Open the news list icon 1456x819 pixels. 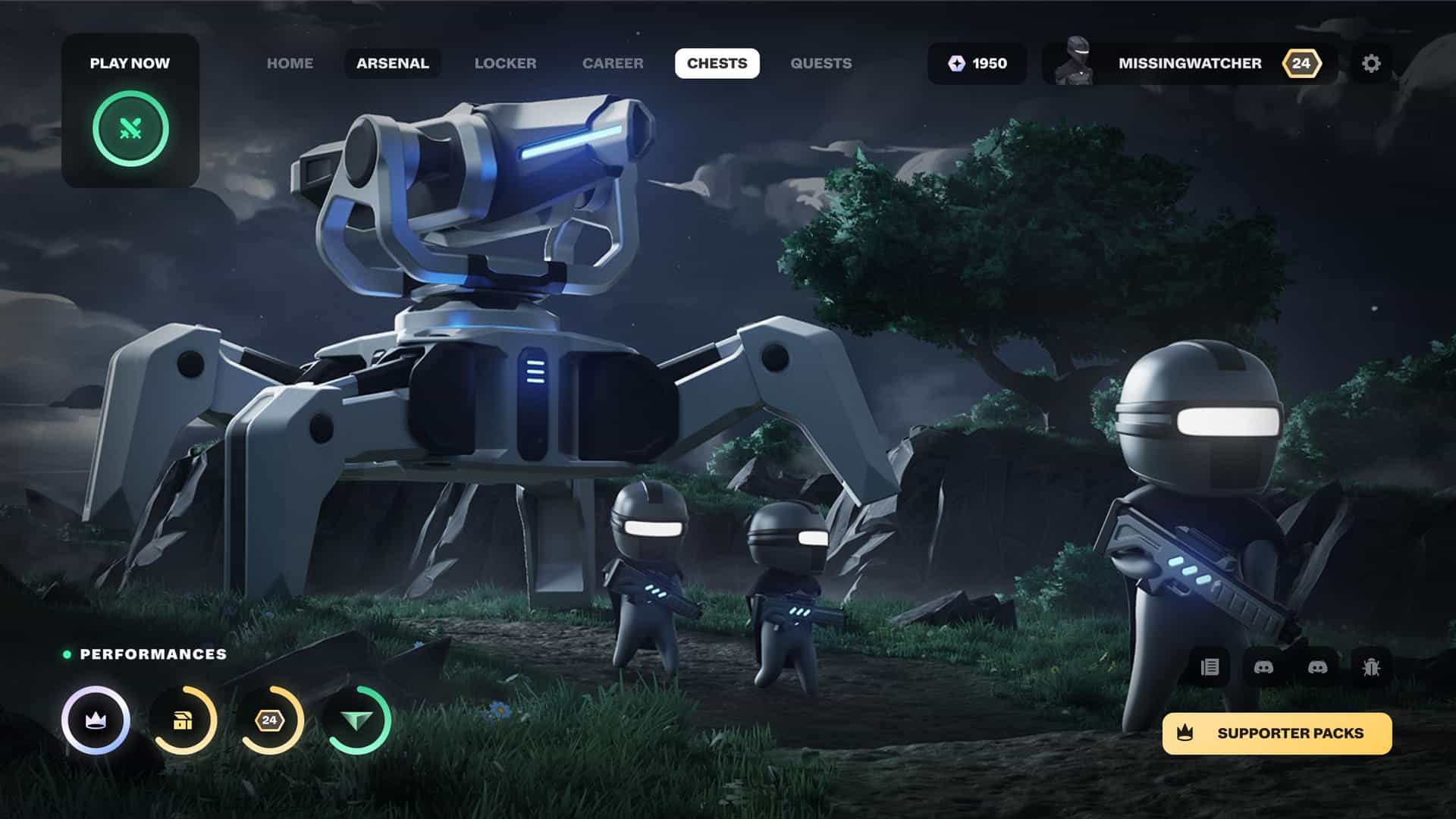pyautogui.click(x=1210, y=667)
